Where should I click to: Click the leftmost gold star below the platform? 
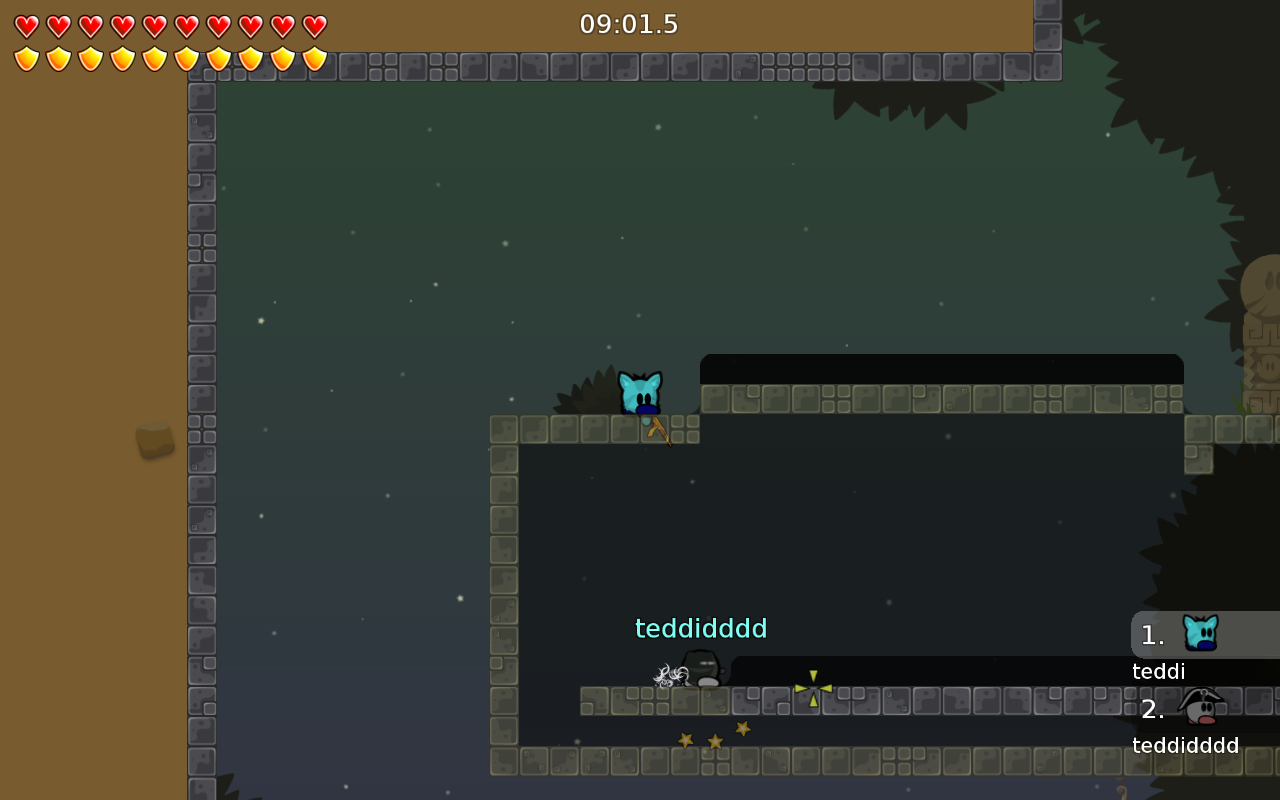click(x=686, y=738)
